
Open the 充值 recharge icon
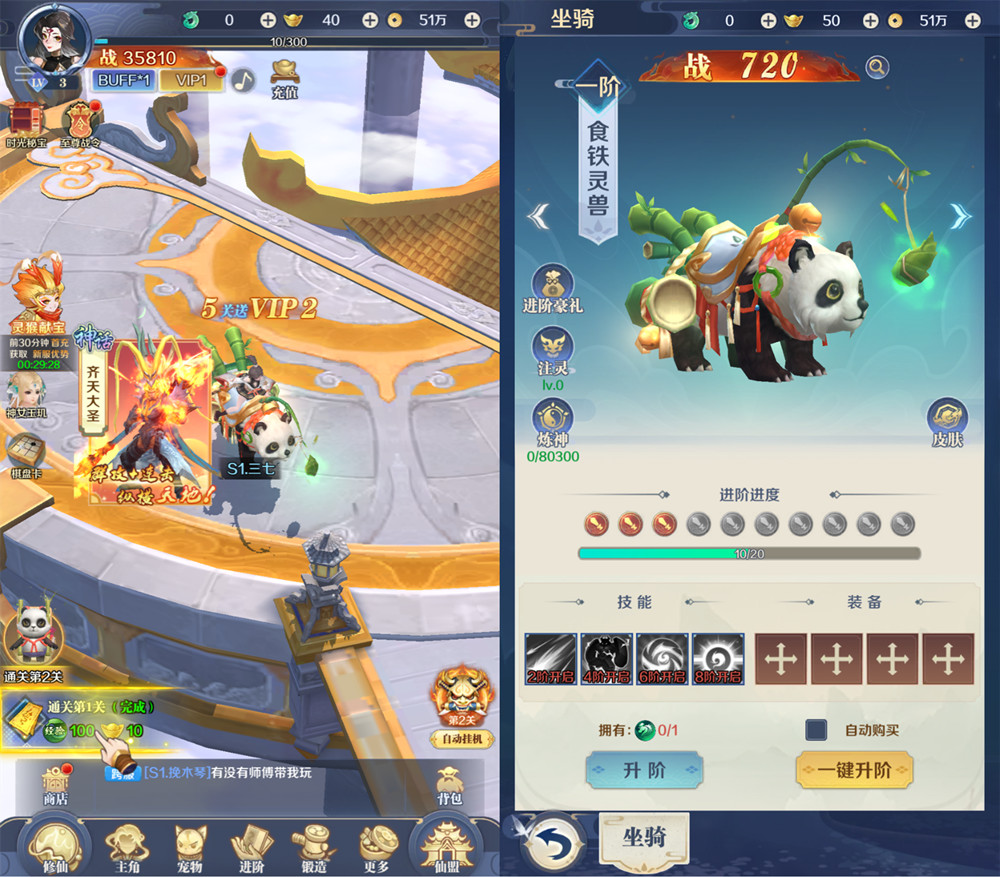[285, 78]
